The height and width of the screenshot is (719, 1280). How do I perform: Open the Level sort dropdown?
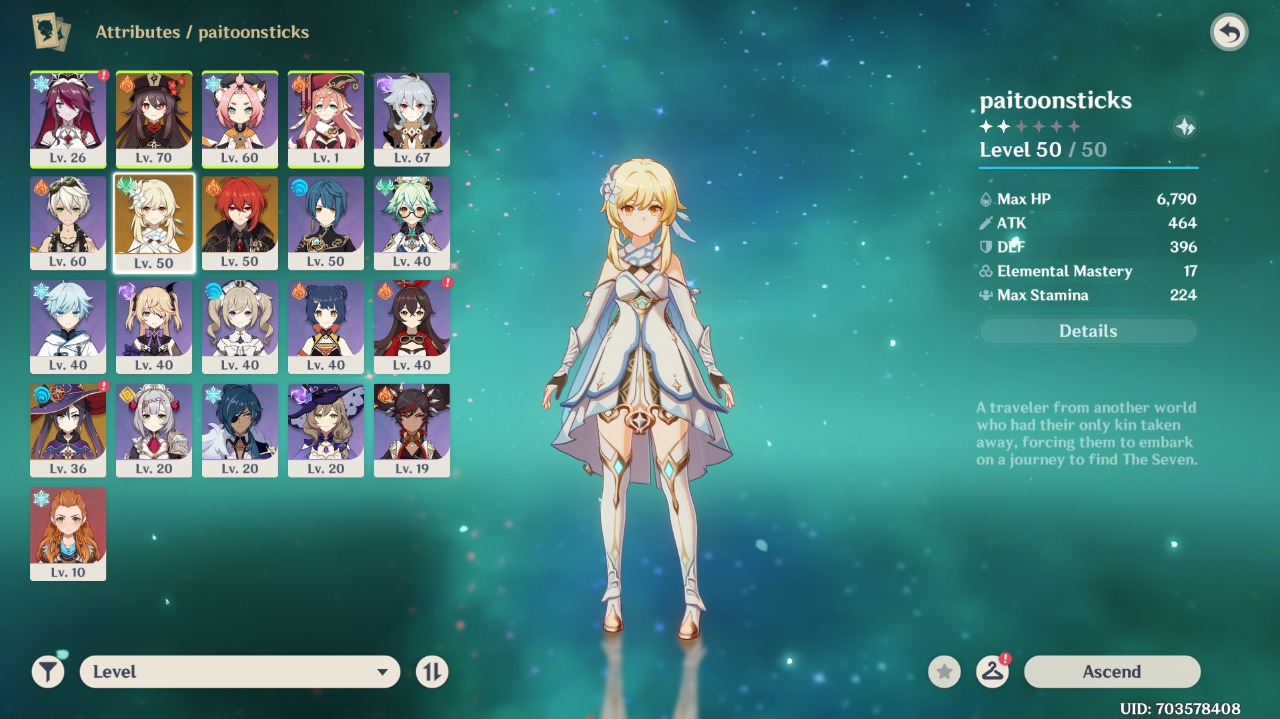pyautogui.click(x=240, y=672)
